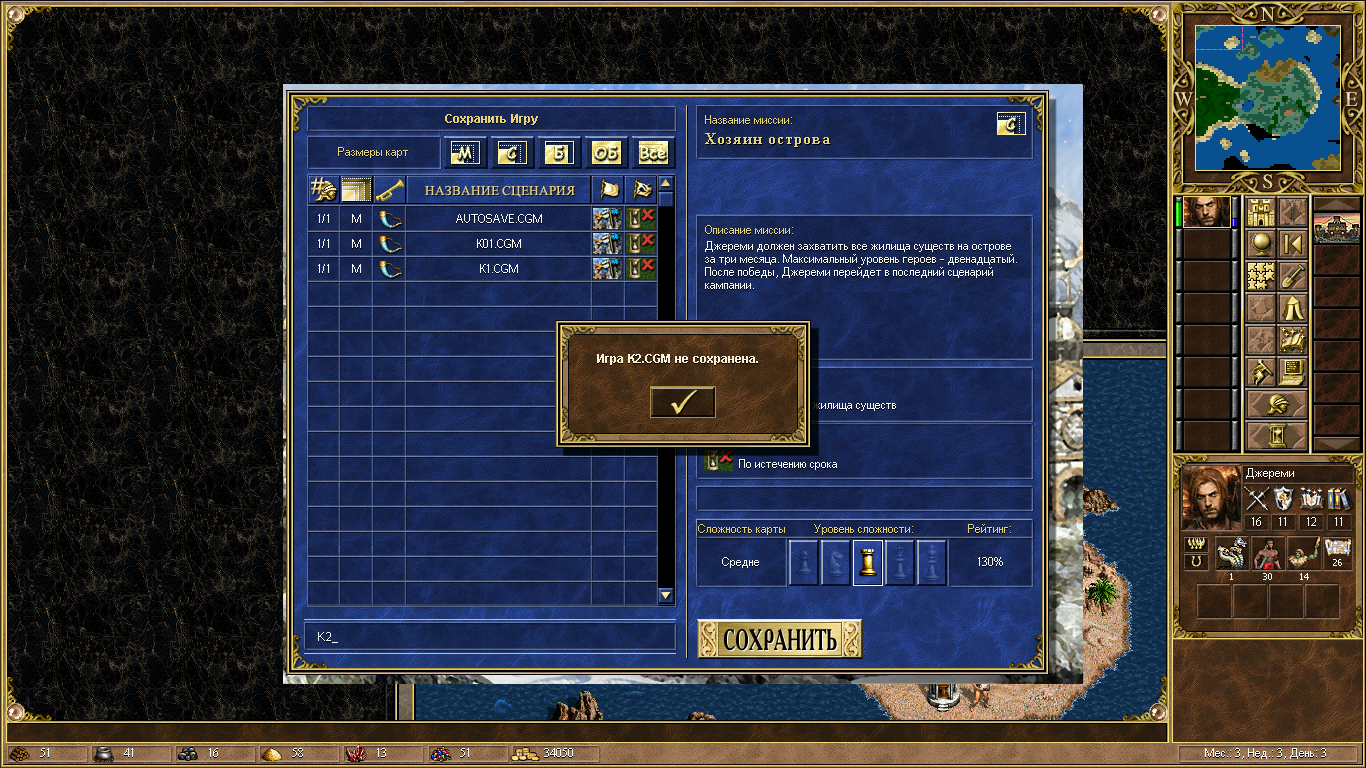Sort list by НАЗВАНИЕ СЦЕНАРИЯ header
The image size is (1366, 768).
[499, 190]
